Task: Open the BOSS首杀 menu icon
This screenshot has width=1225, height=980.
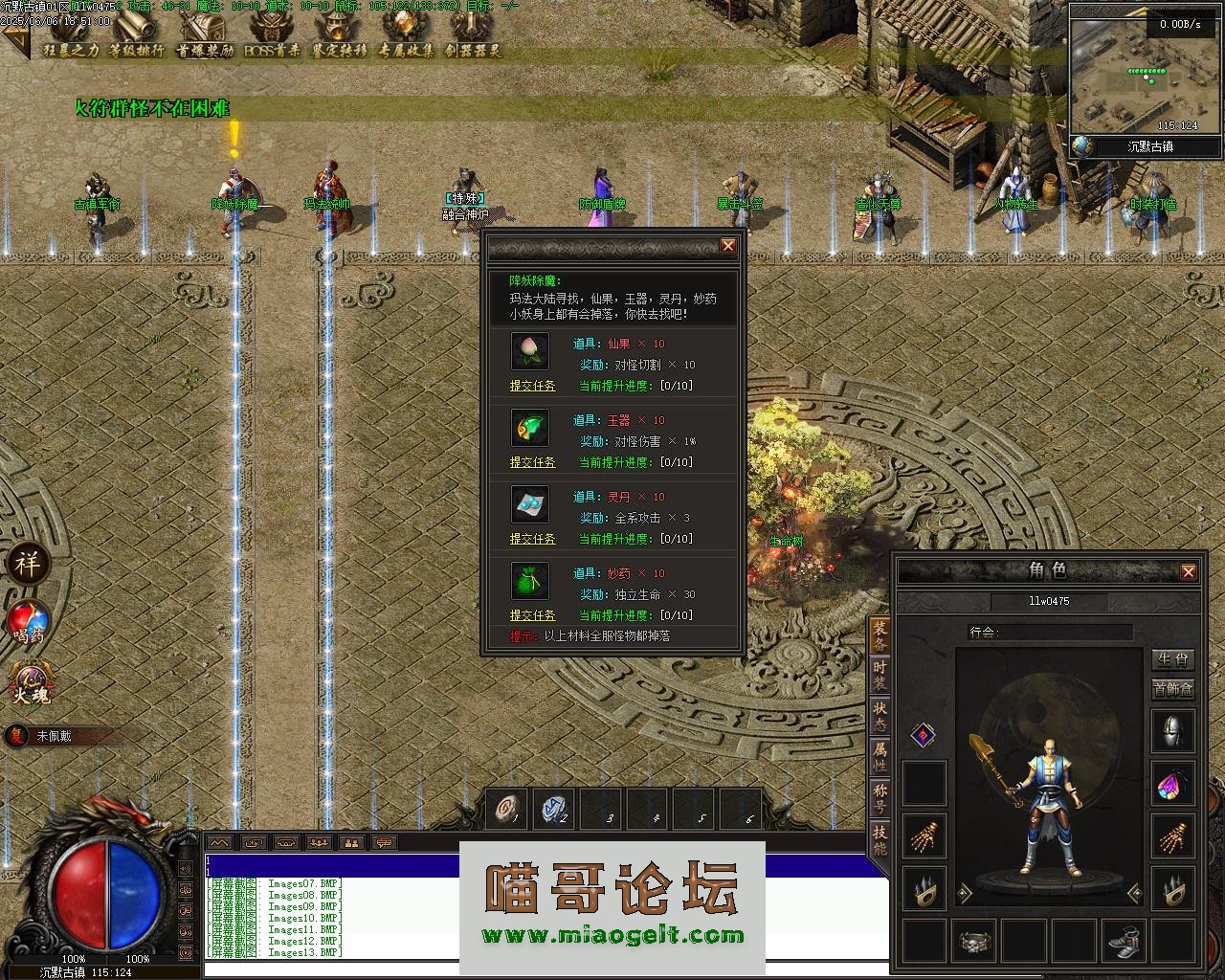Action: point(271,38)
